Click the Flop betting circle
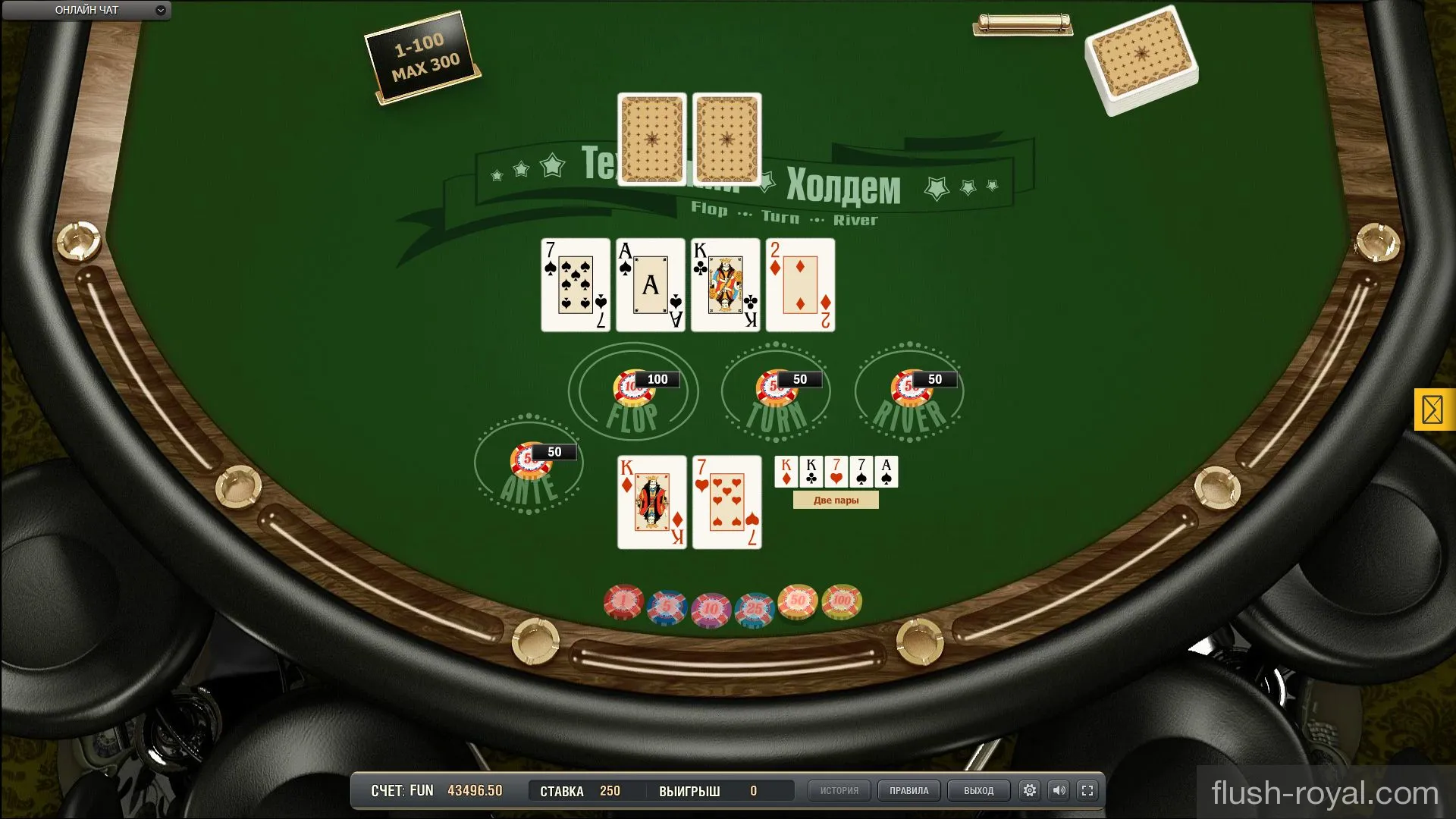The width and height of the screenshot is (1456, 819). tap(632, 392)
